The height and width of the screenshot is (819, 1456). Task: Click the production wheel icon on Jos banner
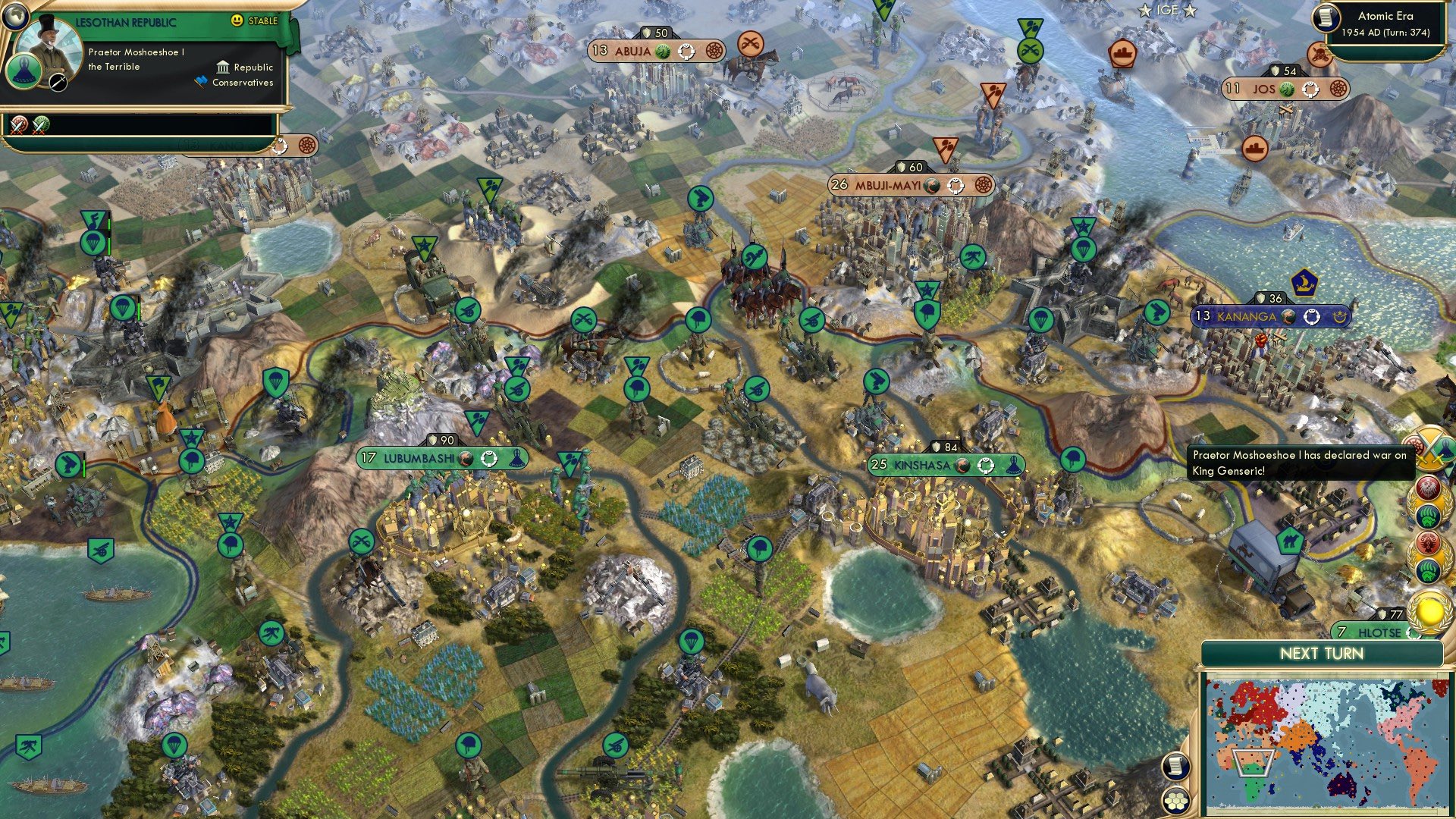click(1311, 90)
